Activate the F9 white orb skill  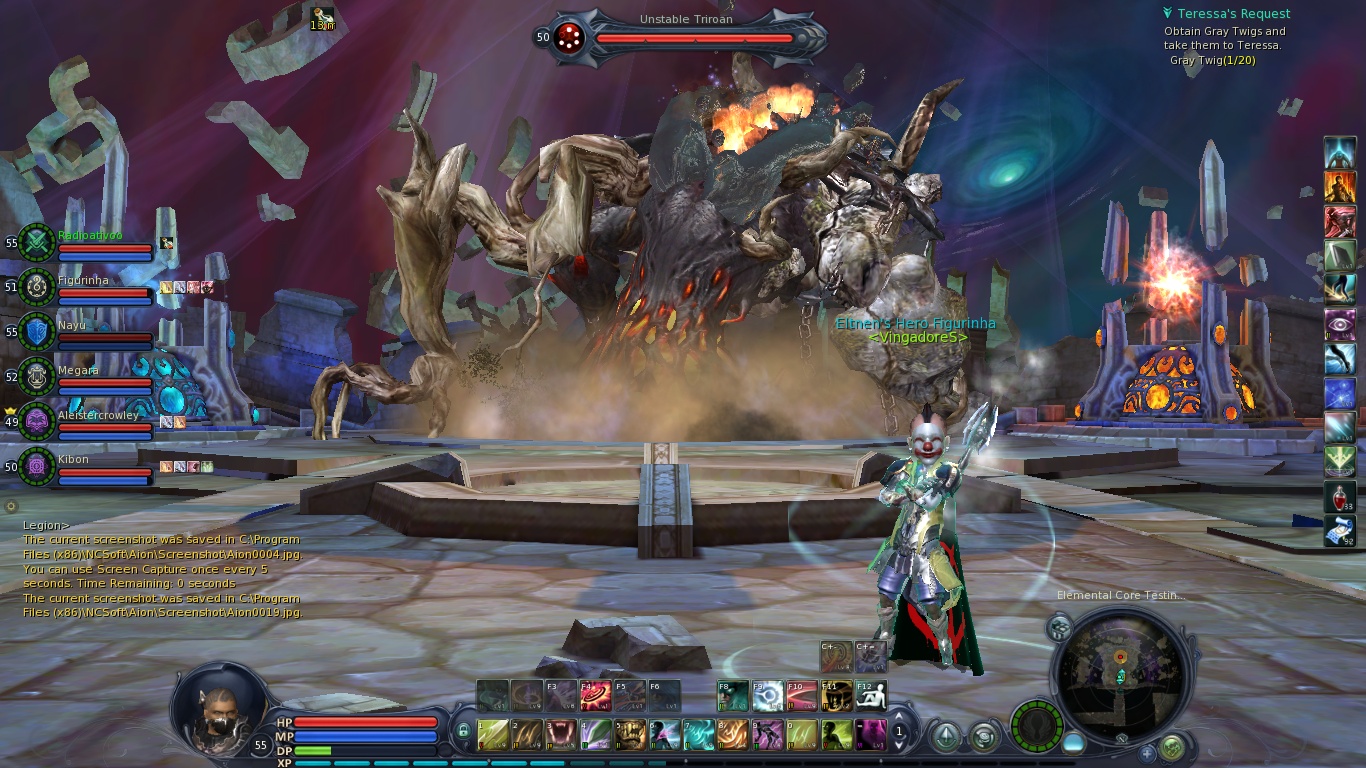coord(768,695)
